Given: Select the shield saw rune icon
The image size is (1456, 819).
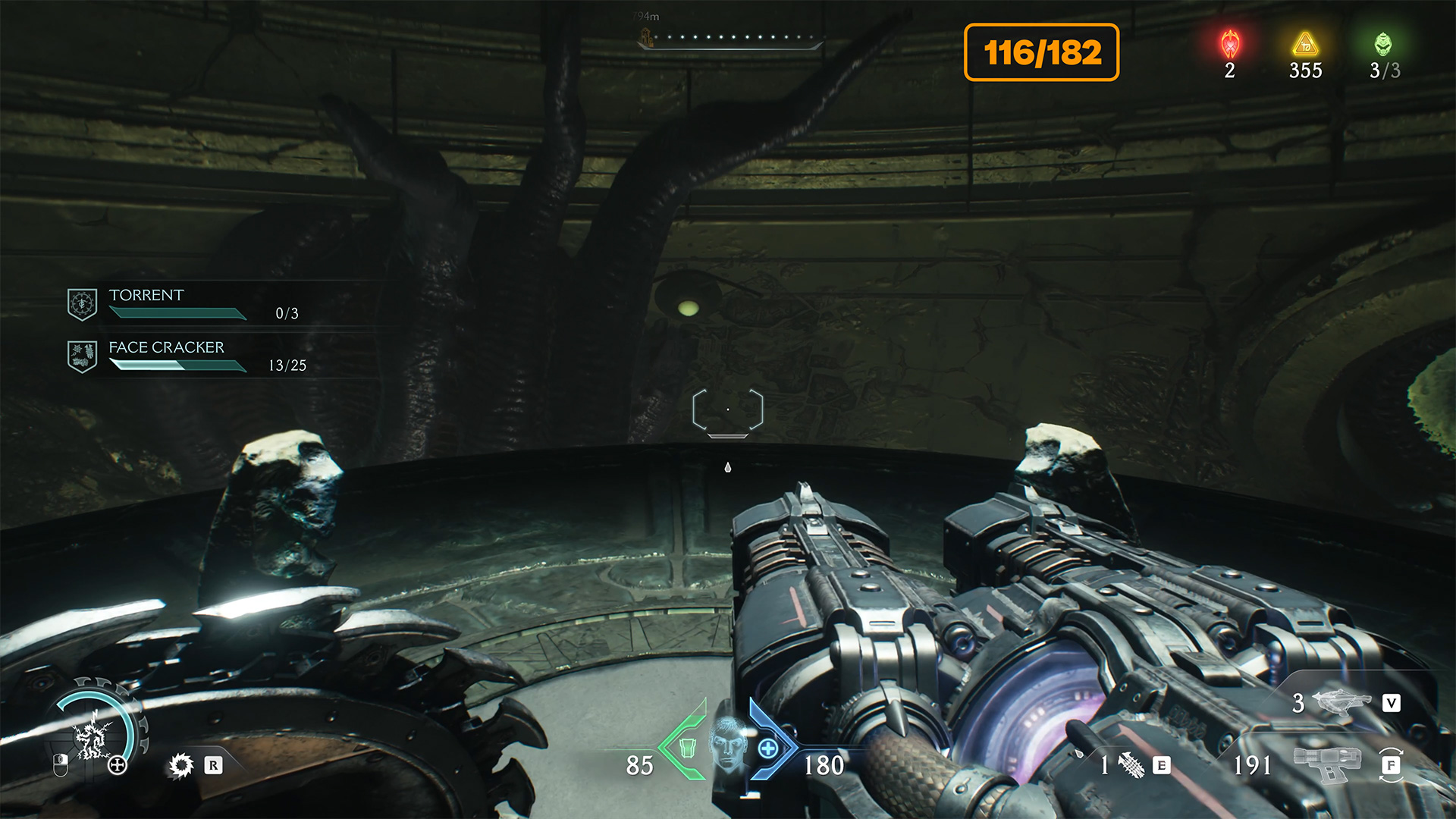Looking at the screenshot, I should pos(181,765).
